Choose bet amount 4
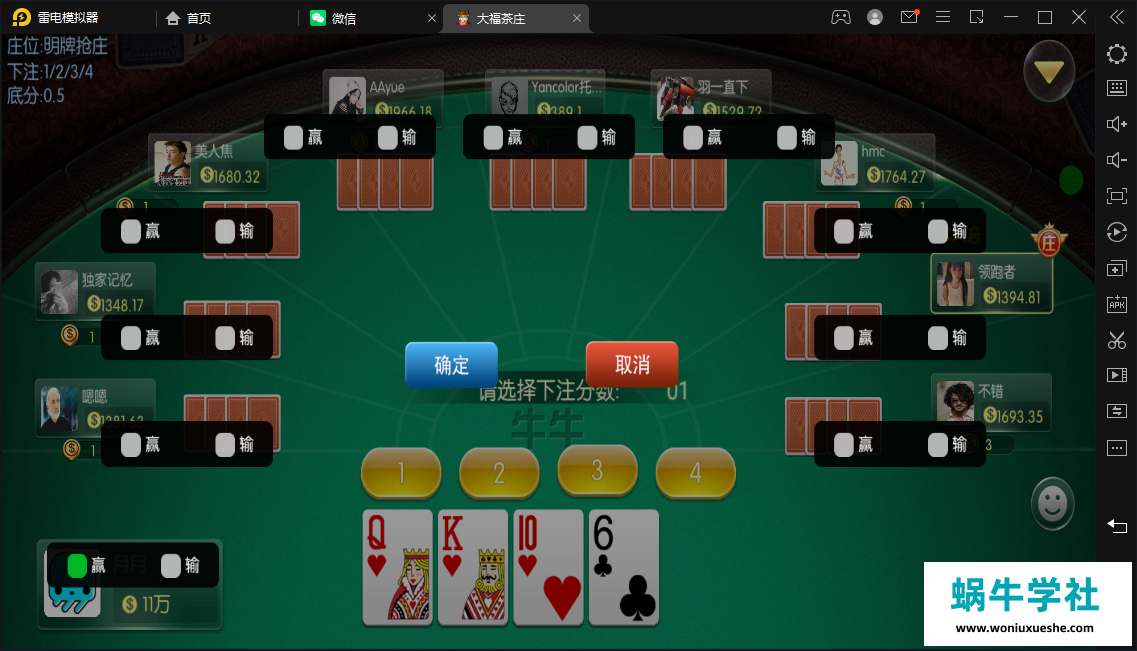The height and width of the screenshot is (651, 1137). pos(695,472)
